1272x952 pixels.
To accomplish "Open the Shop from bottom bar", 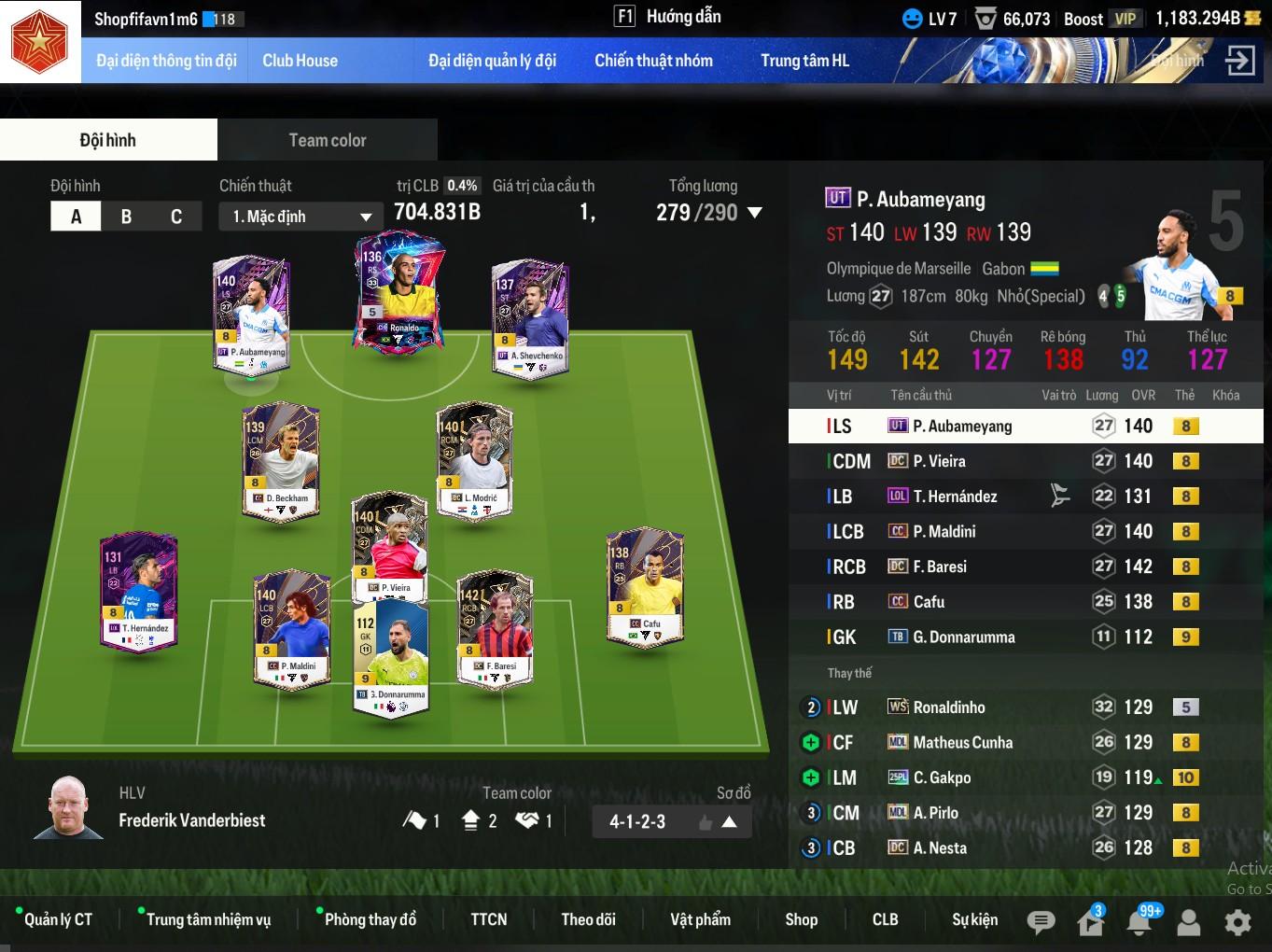I will point(801,919).
